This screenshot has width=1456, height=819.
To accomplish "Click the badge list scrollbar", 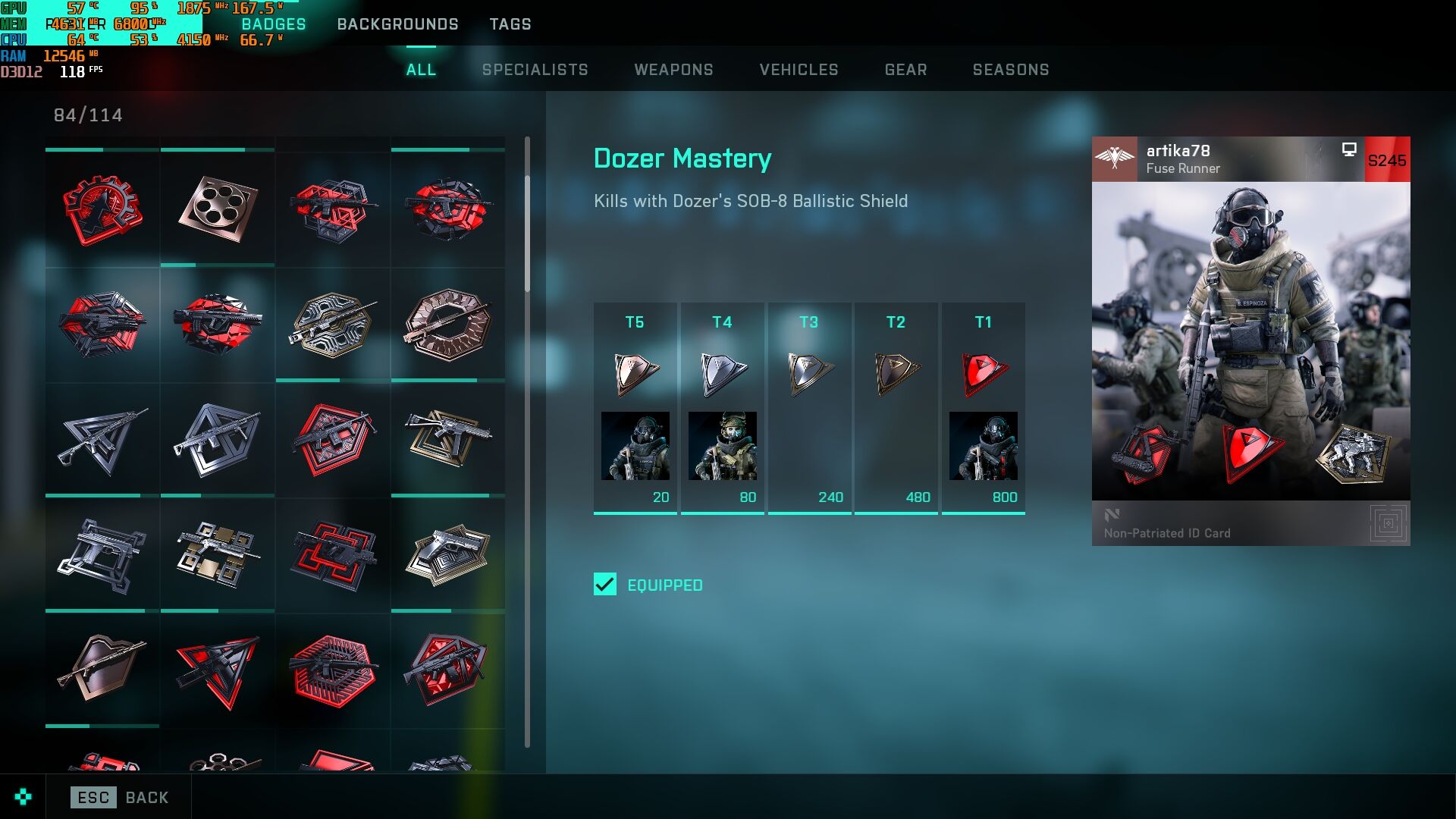I will pyautogui.click(x=527, y=235).
